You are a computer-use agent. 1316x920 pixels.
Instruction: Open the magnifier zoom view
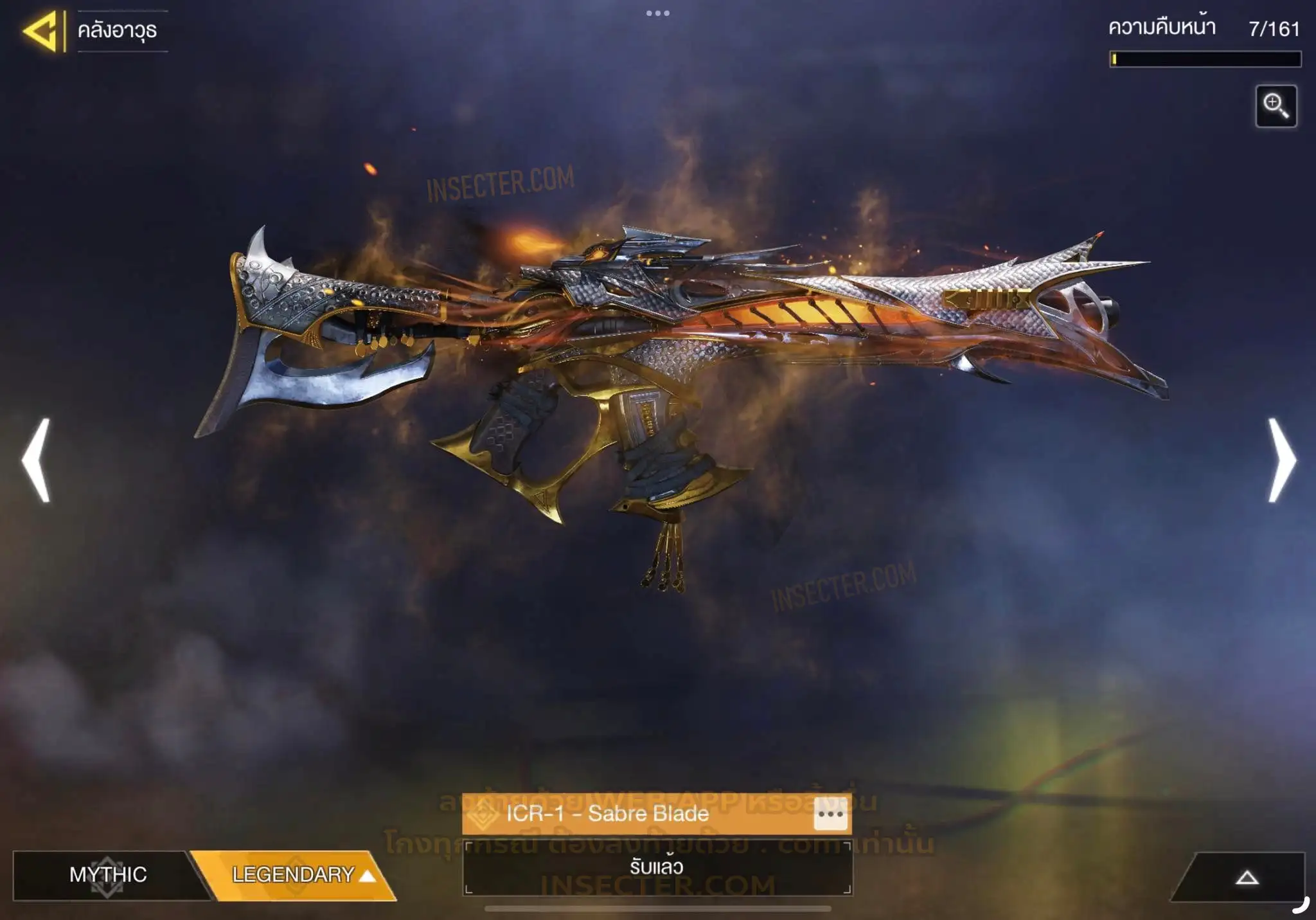[1276, 106]
